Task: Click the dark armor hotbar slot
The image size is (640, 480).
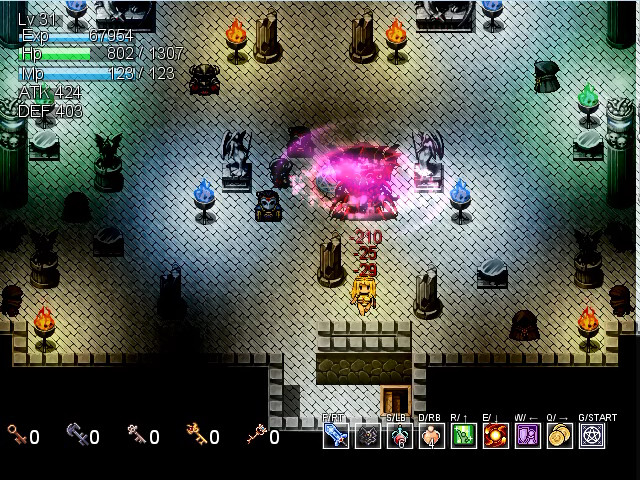Action: pyautogui.click(x=367, y=436)
